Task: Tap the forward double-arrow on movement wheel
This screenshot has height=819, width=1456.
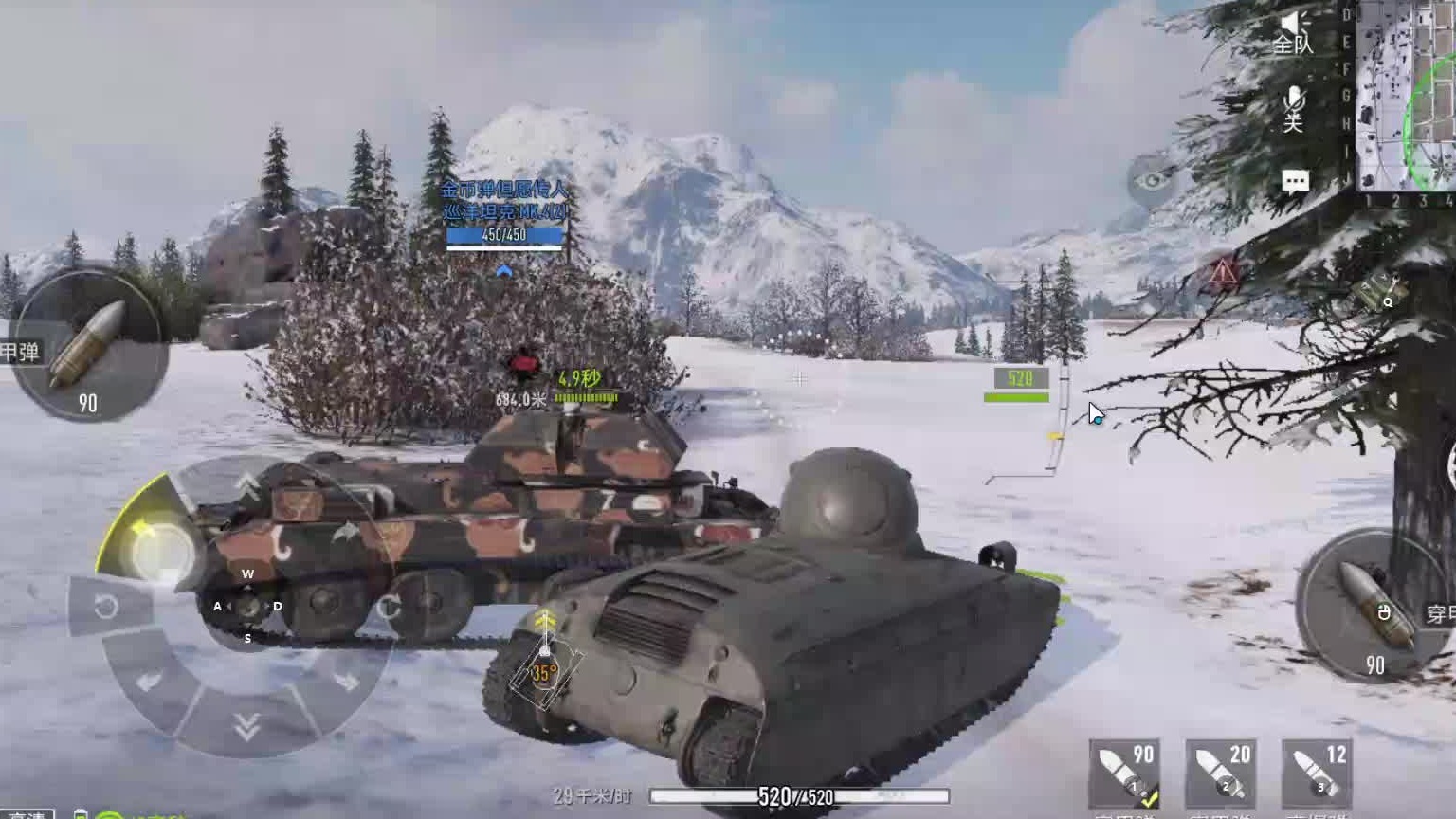Action: point(248,486)
